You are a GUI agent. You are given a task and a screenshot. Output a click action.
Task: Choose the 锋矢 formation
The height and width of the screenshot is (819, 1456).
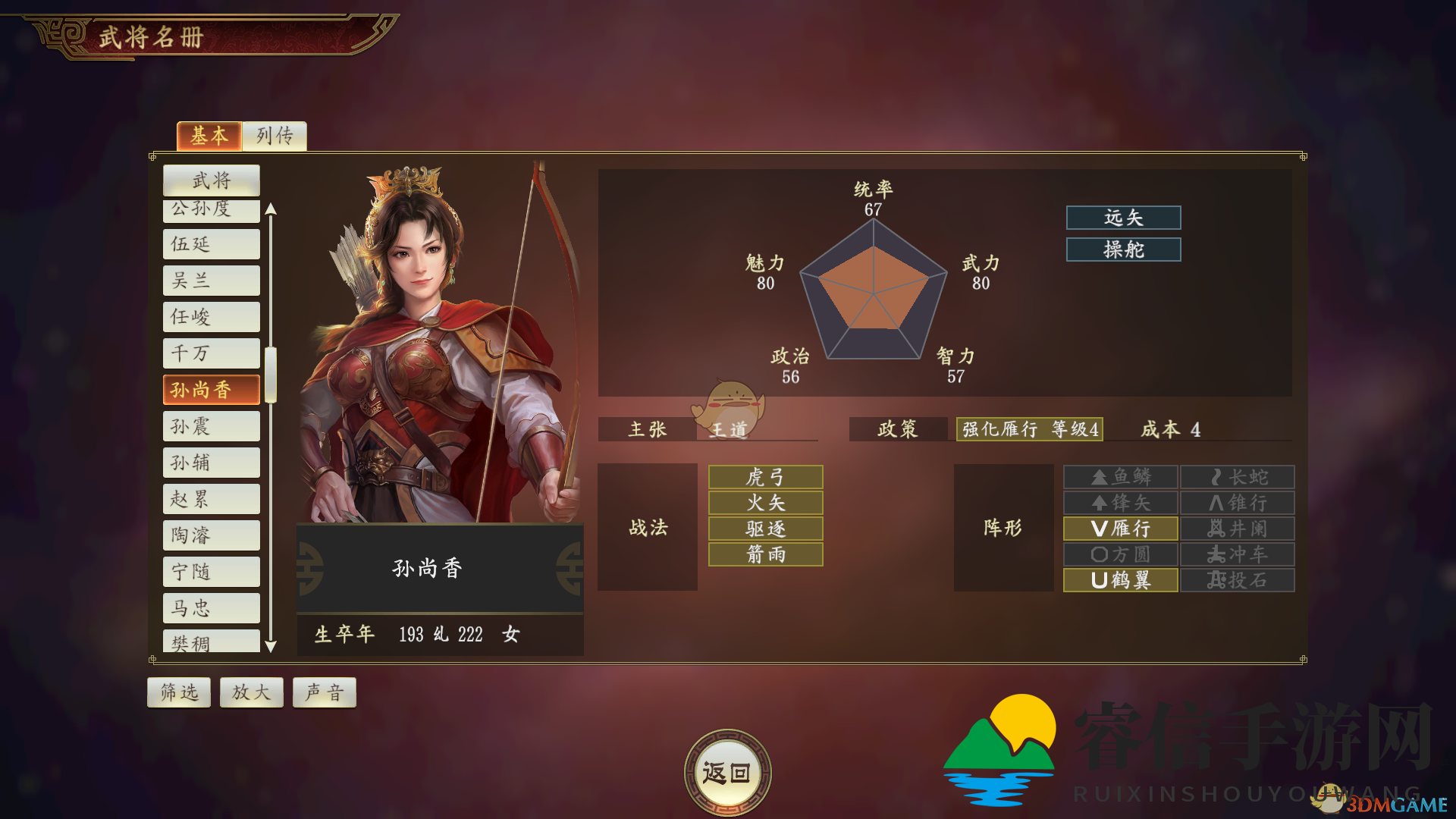click(1120, 503)
